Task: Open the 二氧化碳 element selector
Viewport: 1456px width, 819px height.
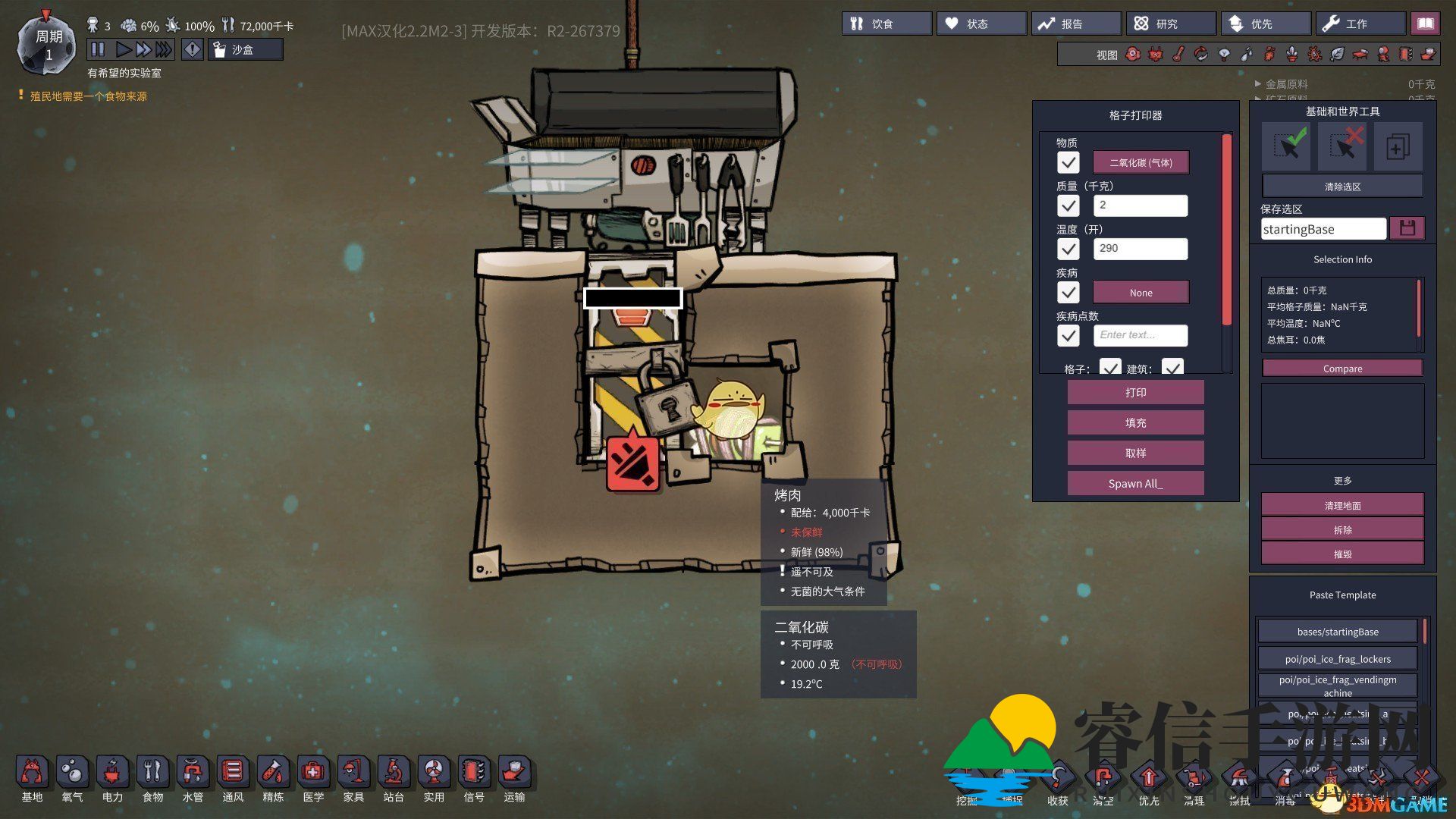Action: pyautogui.click(x=1141, y=163)
